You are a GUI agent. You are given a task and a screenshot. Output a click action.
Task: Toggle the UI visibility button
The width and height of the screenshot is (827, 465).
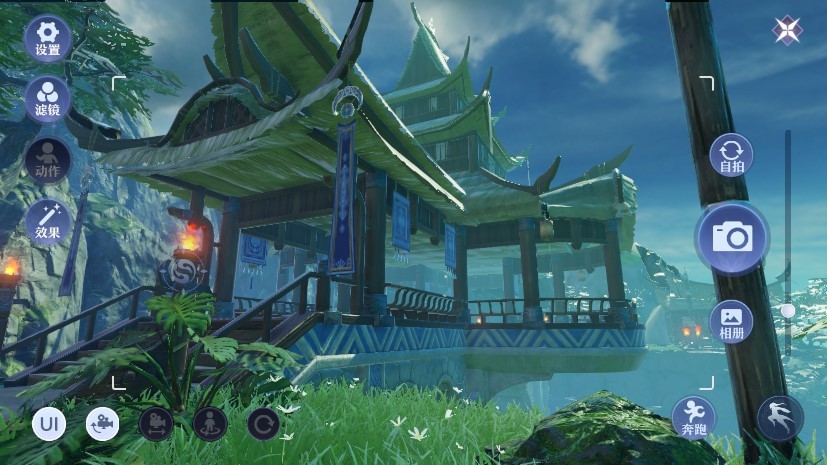pos(49,424)
